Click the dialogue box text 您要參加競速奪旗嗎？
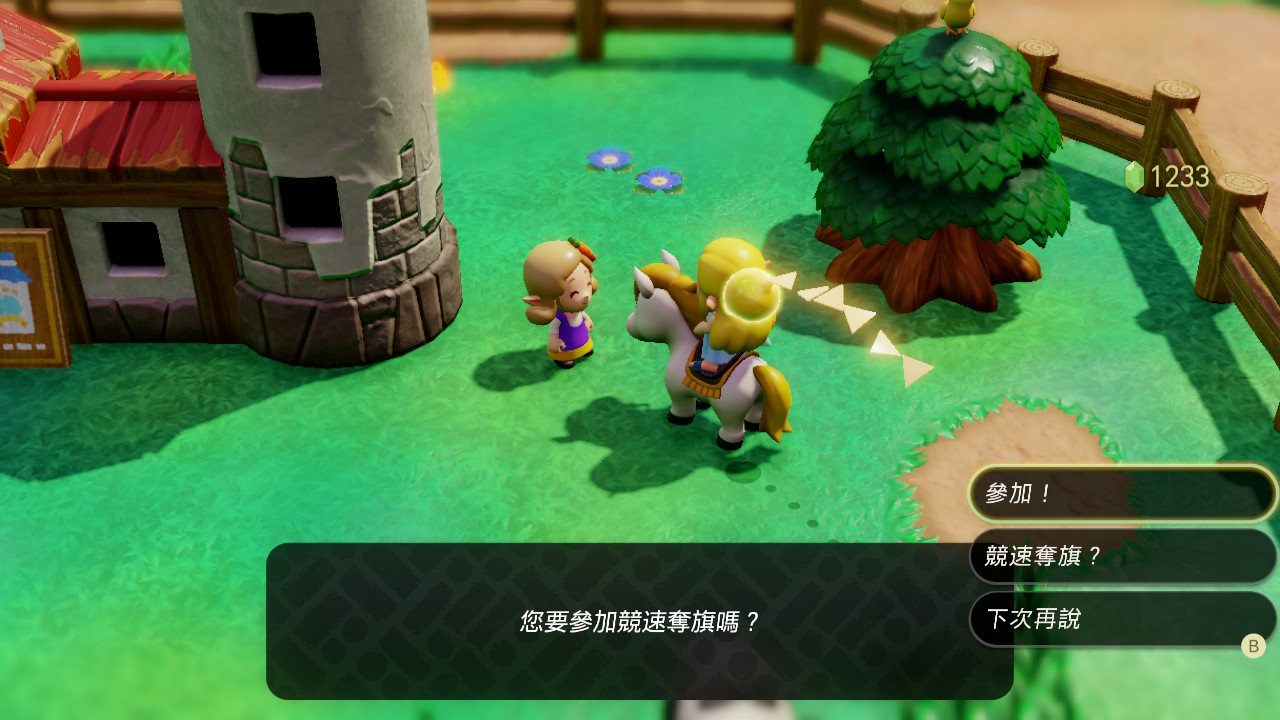 [x=640, y=620]
